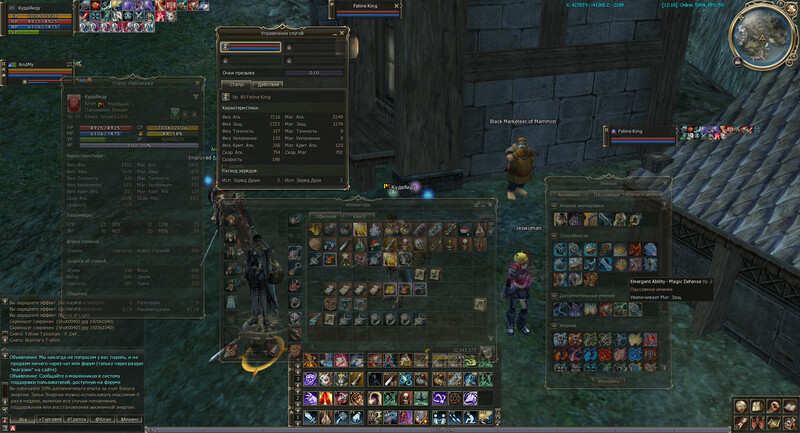The image size is (800, 433).
Task: Open the servitor Действия tab
Action: (x=267, y=84)
